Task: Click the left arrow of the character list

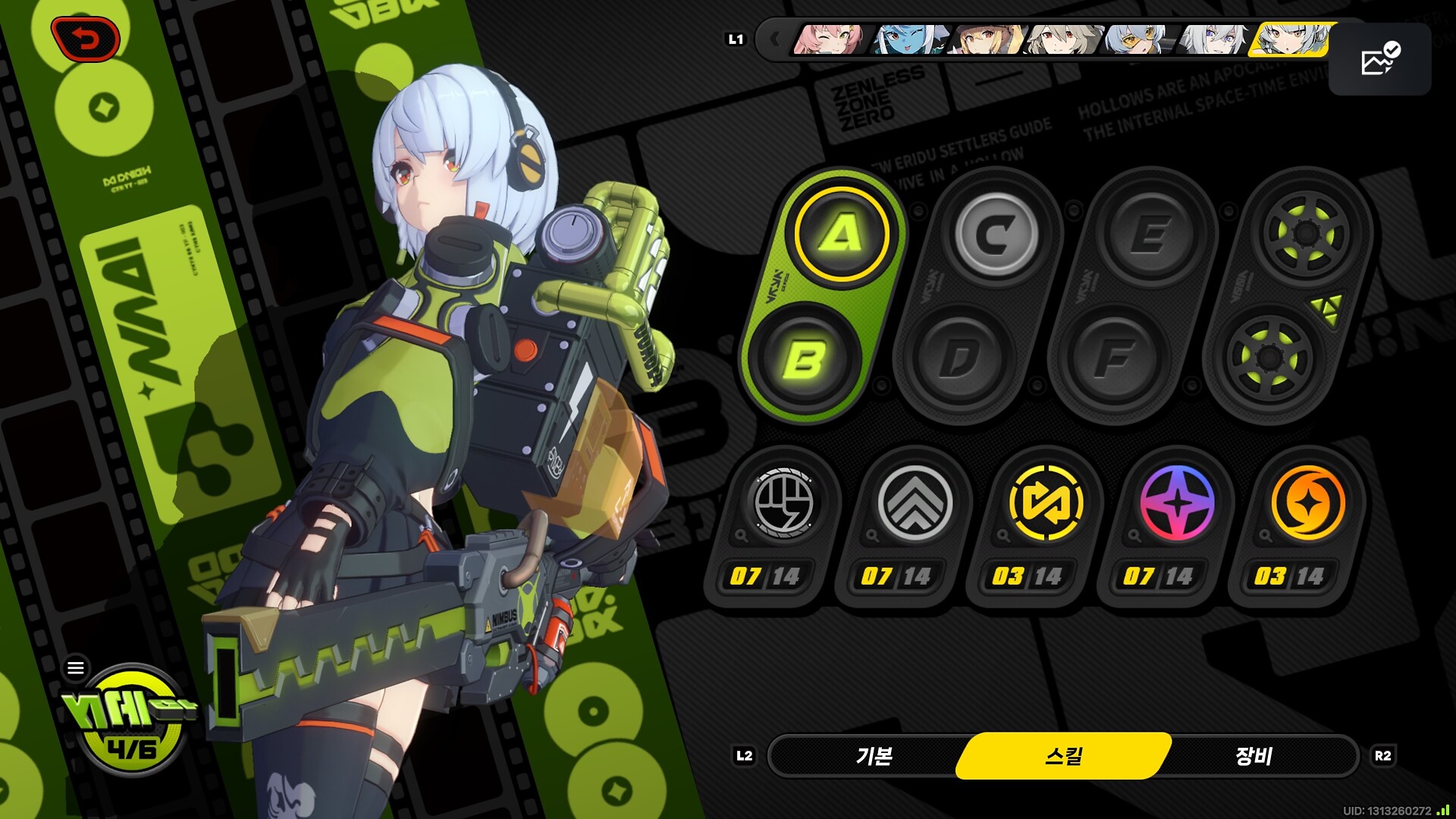Action: [774, 39]
